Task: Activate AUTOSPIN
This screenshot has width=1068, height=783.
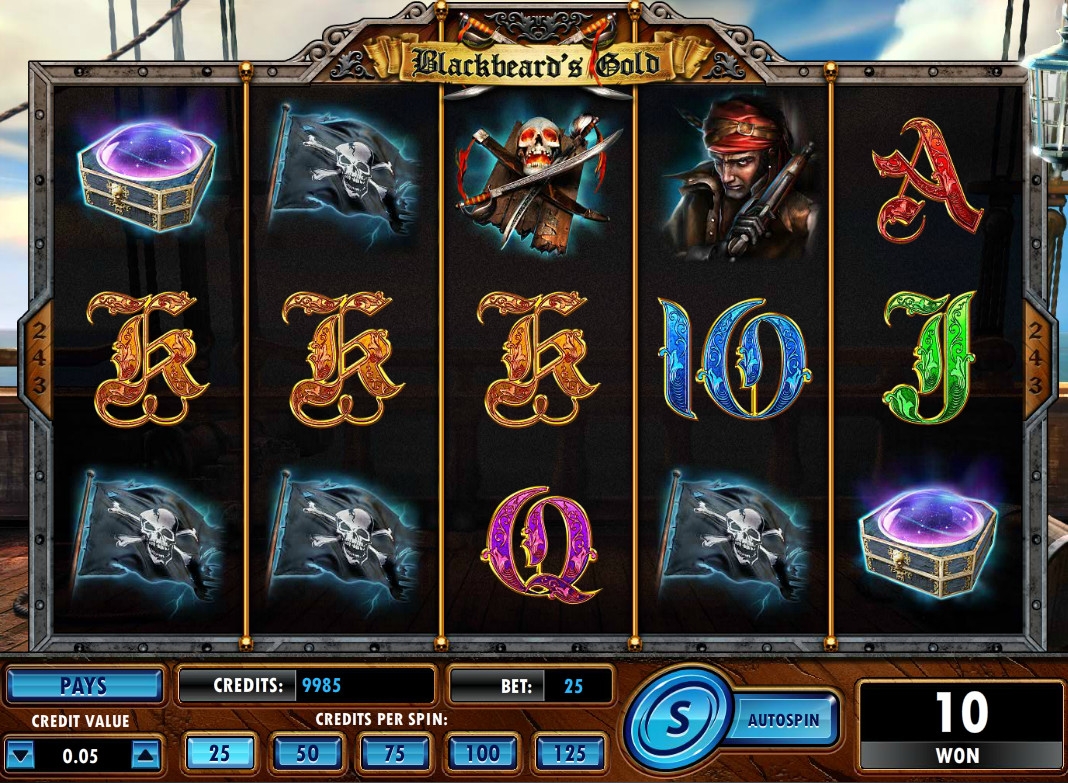Action: (x=784, y=718)
